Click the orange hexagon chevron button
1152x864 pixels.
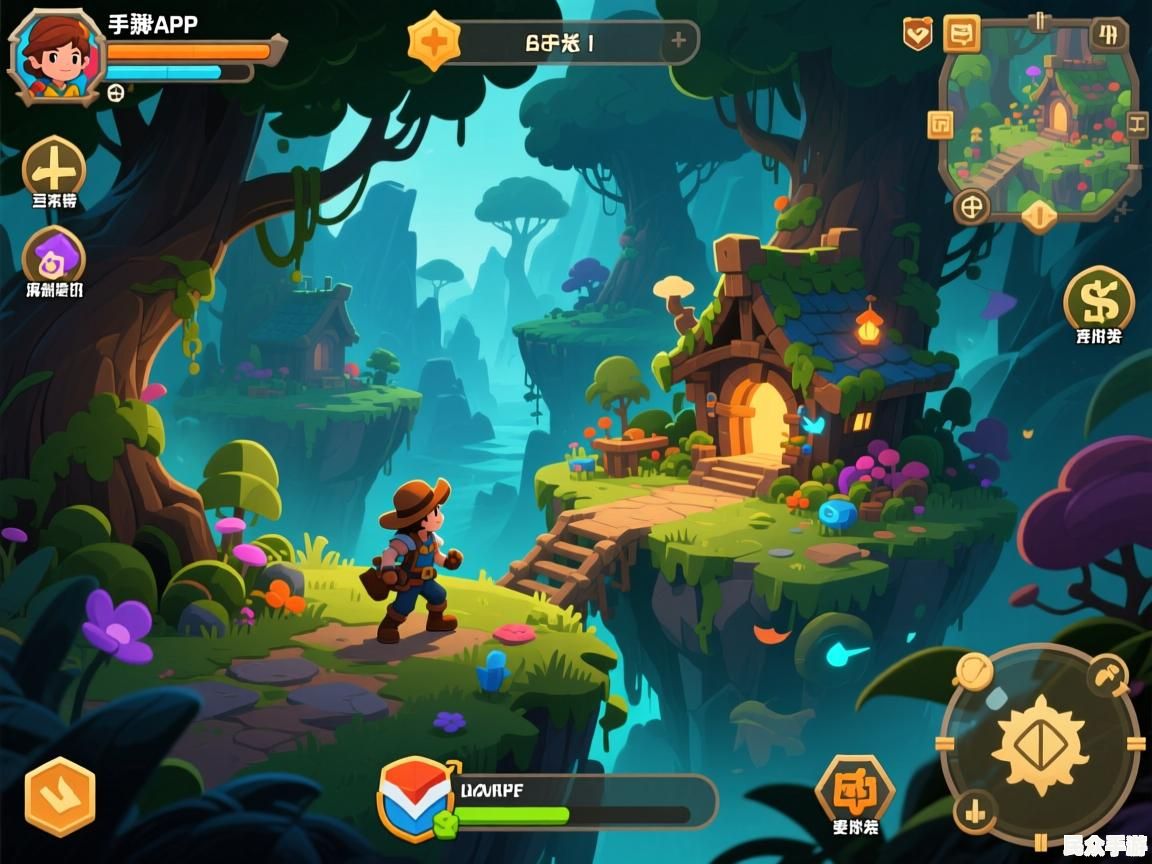click(x=60, y=796)
